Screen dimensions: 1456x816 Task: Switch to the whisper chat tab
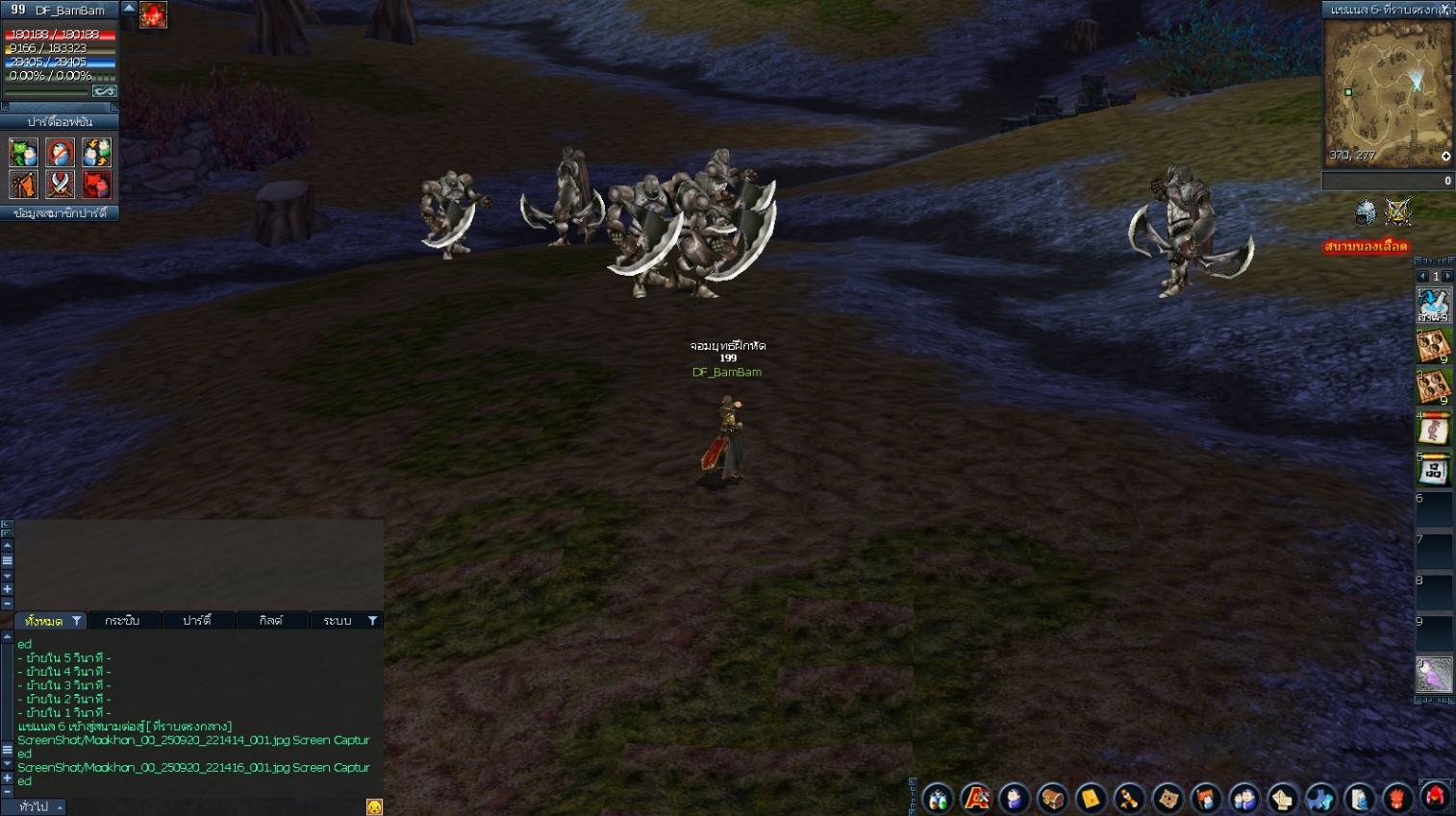click(122, 621)
